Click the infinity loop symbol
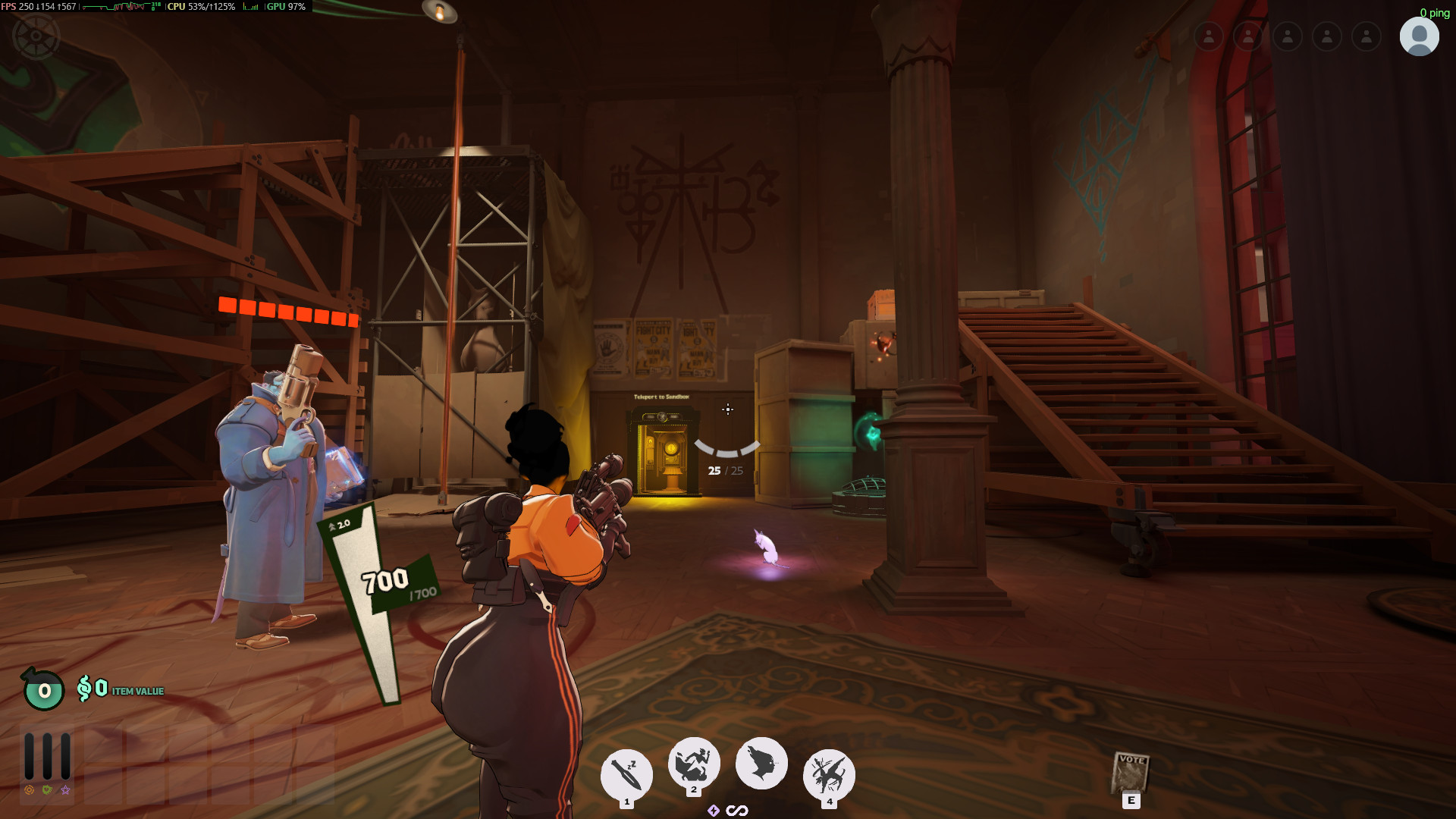 (737, 811)
